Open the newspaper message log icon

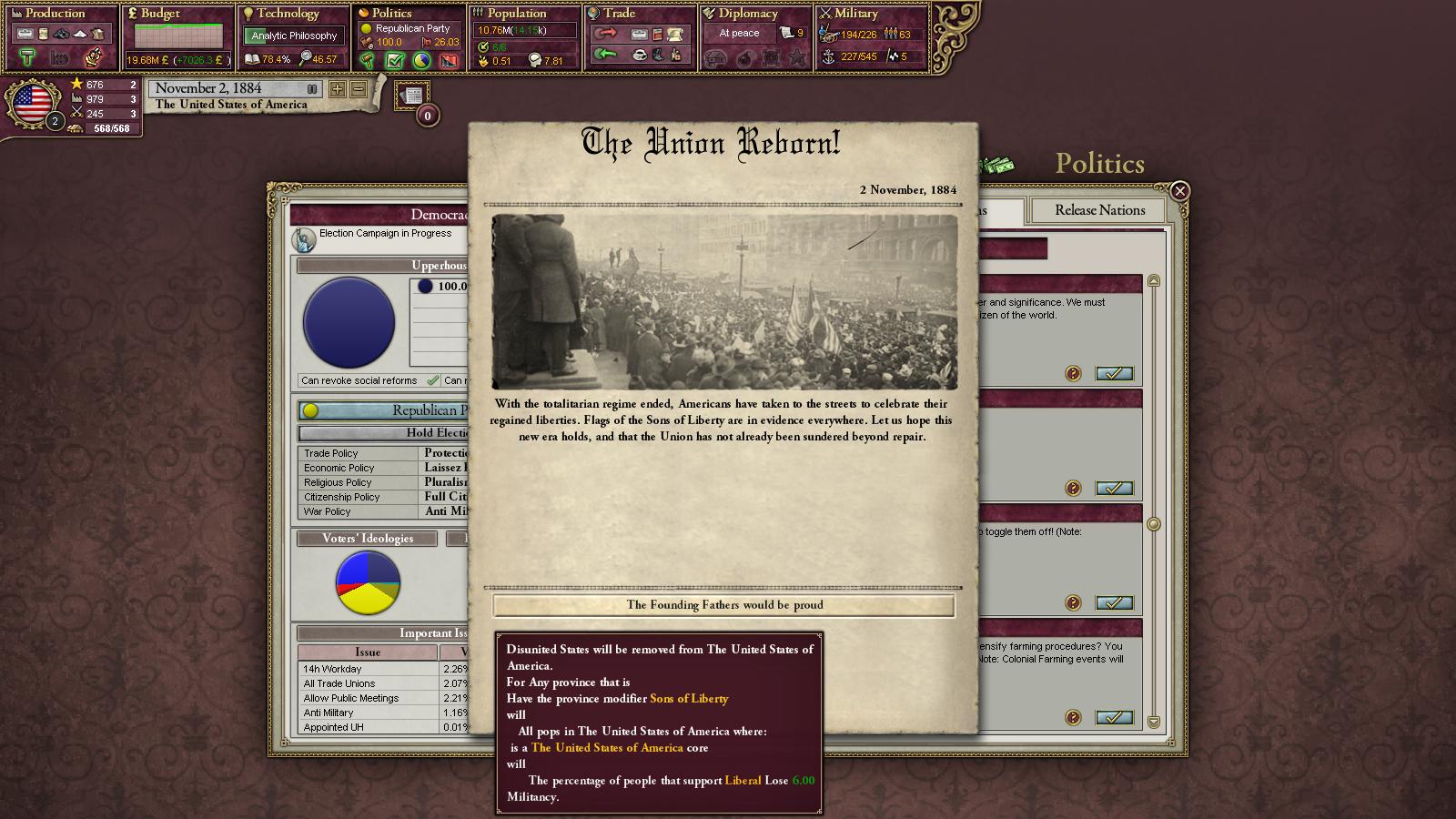[x=412, y=96]
